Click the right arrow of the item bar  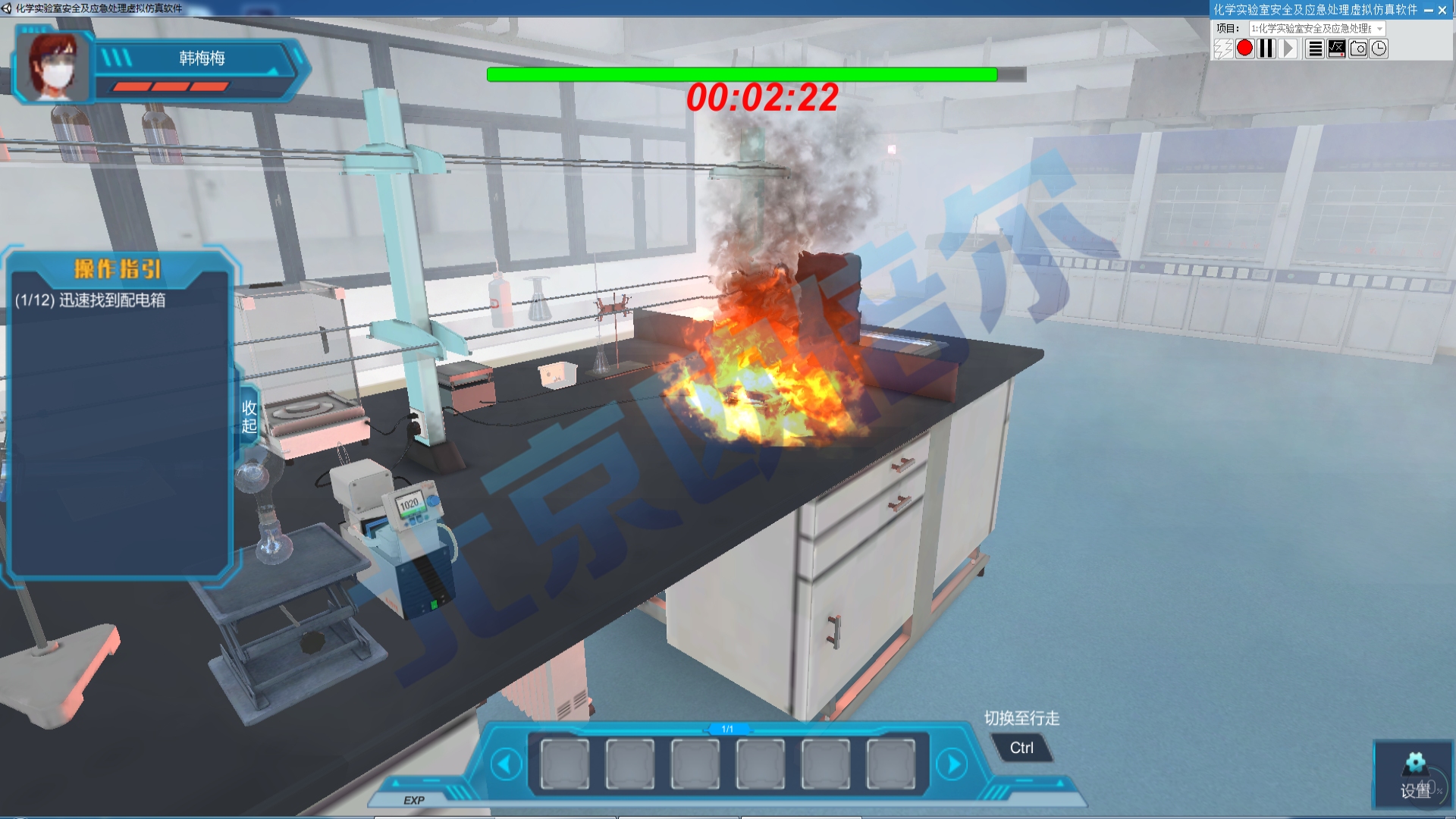[952, 764]
